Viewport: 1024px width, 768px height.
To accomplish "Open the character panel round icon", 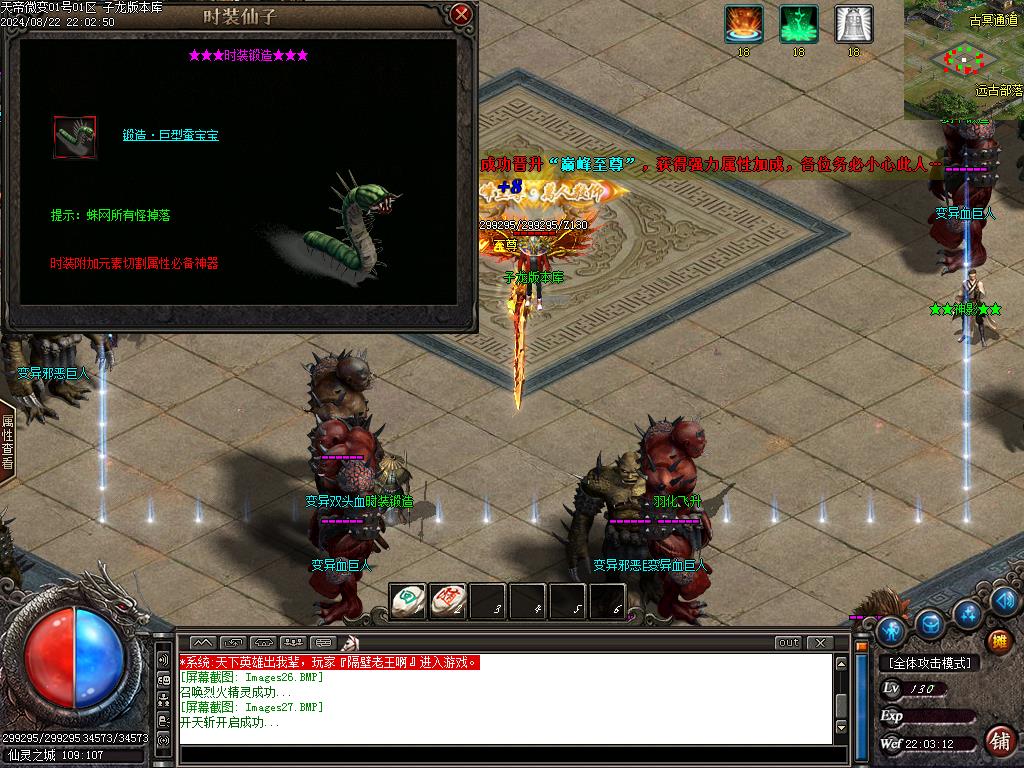I will click(x=891, y=630).
